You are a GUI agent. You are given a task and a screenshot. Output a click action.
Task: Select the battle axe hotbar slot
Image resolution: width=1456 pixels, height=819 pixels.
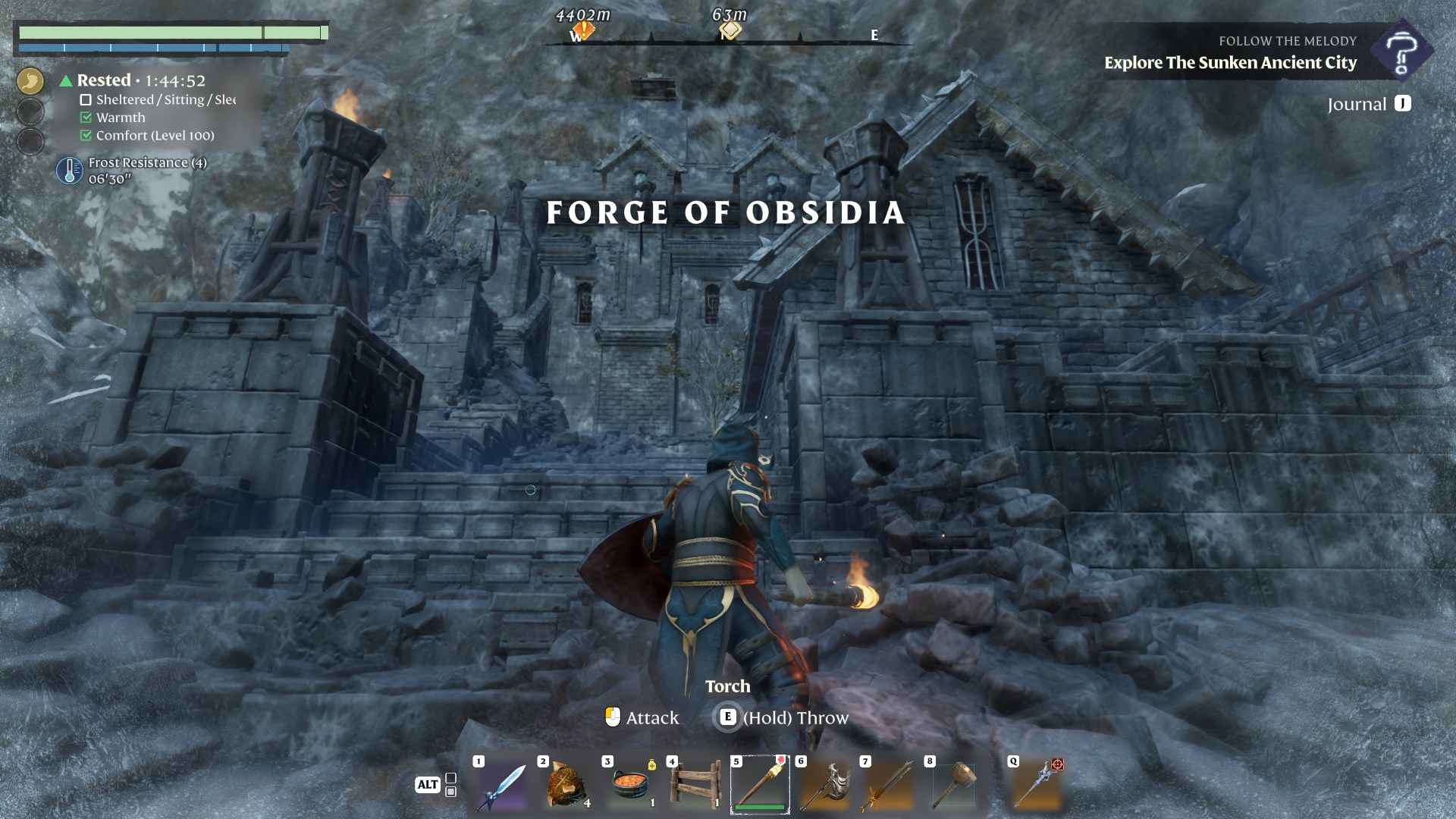click(x=824, y=786)
